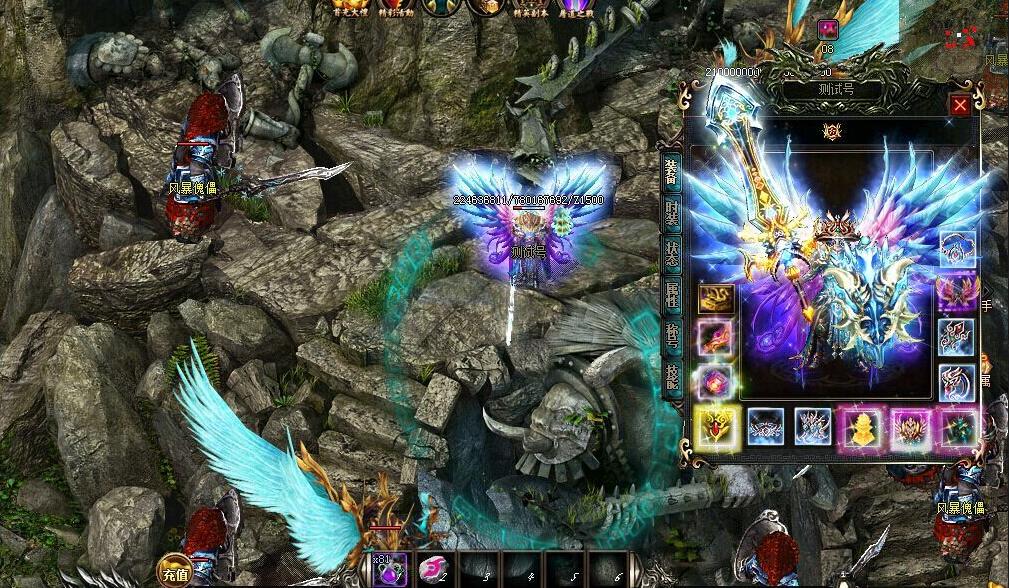Select the golden dragon equipment slot
Viewport: 1009px width, 588px height.
(715, 299)
